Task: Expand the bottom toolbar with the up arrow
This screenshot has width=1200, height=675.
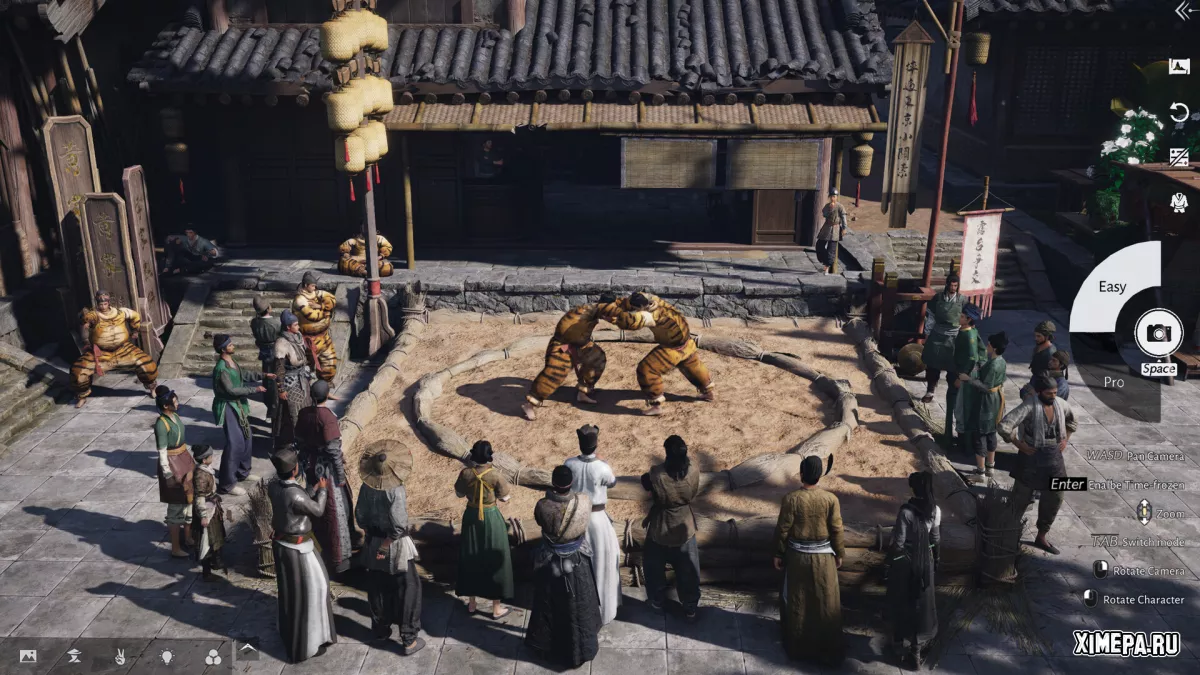Action: click(x=247, y=650)
